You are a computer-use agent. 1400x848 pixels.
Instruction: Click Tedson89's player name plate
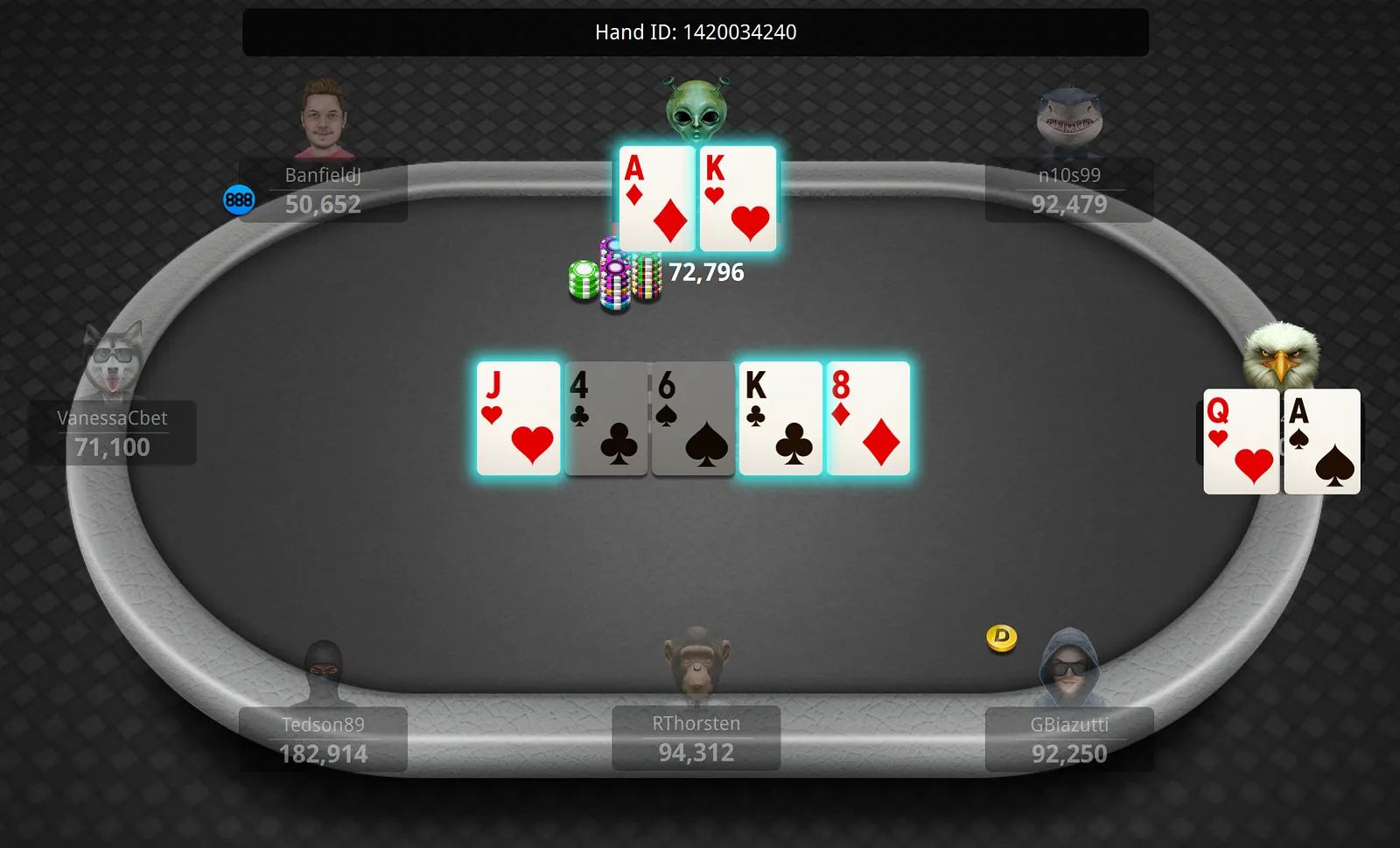(323, 739)
